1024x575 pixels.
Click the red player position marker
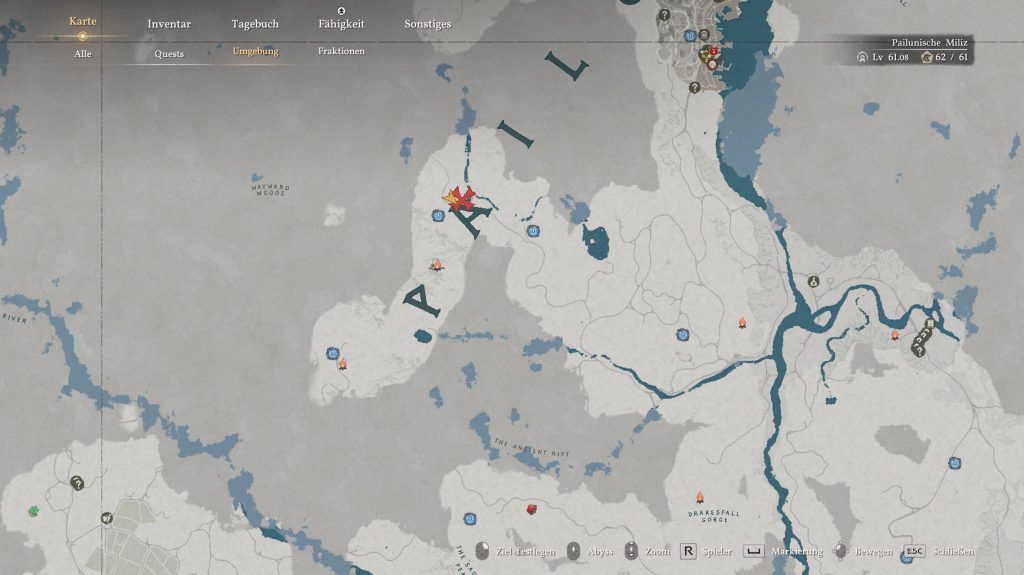(x=462, y=199)
